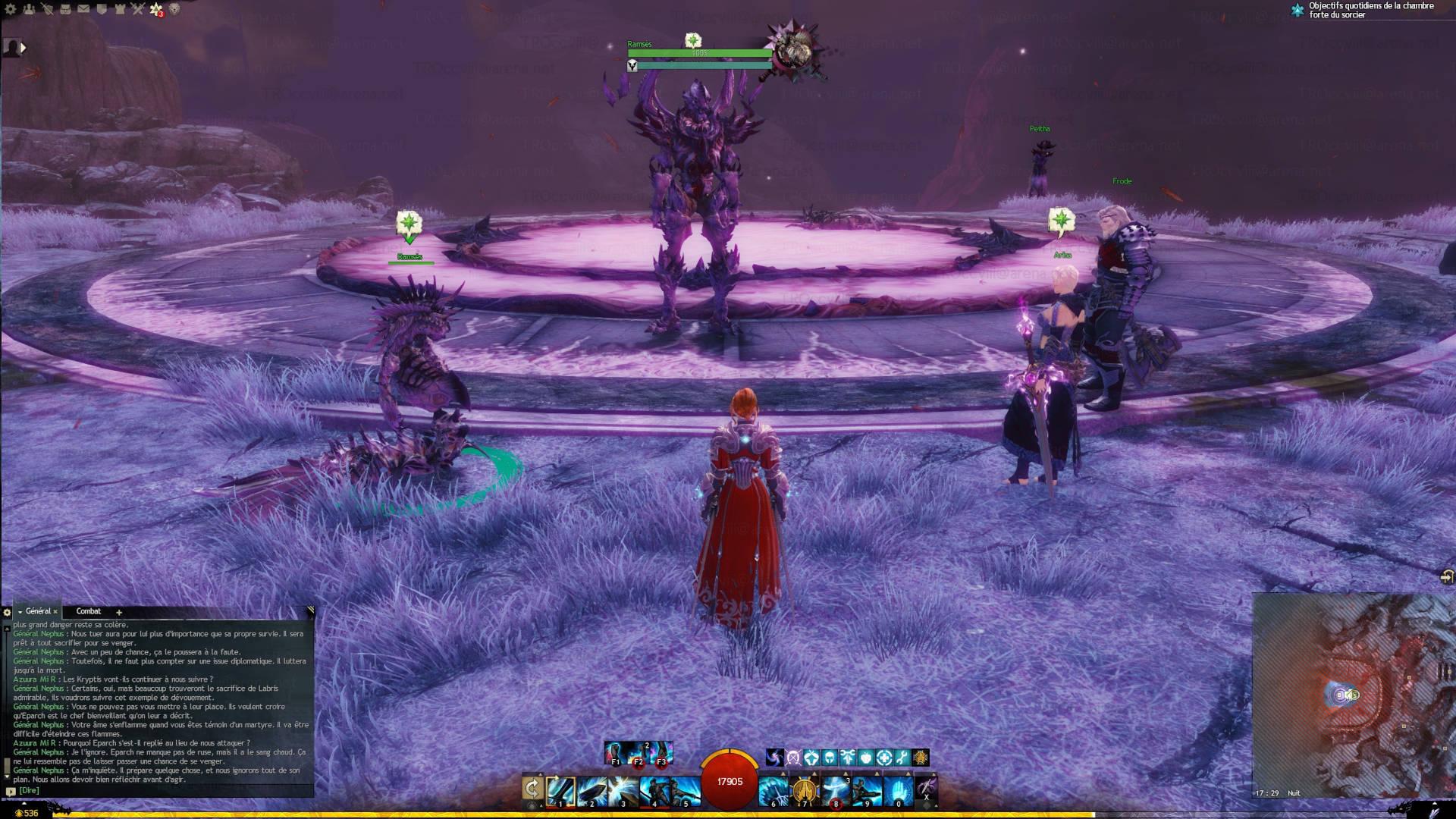Image resolution: width=1456 pixels, height=819 pixels.
Task: Switch to the Combat chat tab
Action: tap(88, 611)
